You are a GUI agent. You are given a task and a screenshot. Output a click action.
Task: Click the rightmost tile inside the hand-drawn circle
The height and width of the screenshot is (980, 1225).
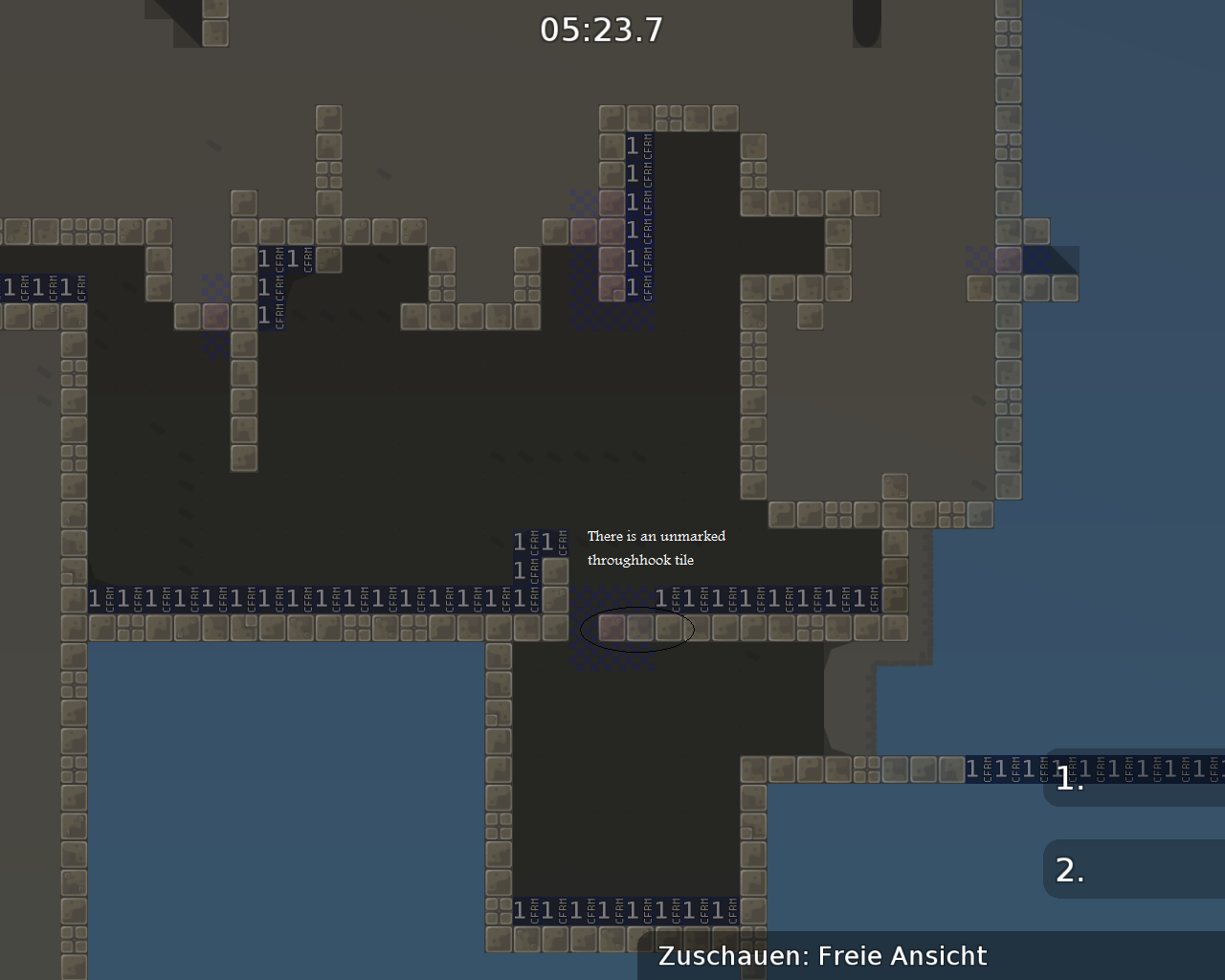(667, 629)
